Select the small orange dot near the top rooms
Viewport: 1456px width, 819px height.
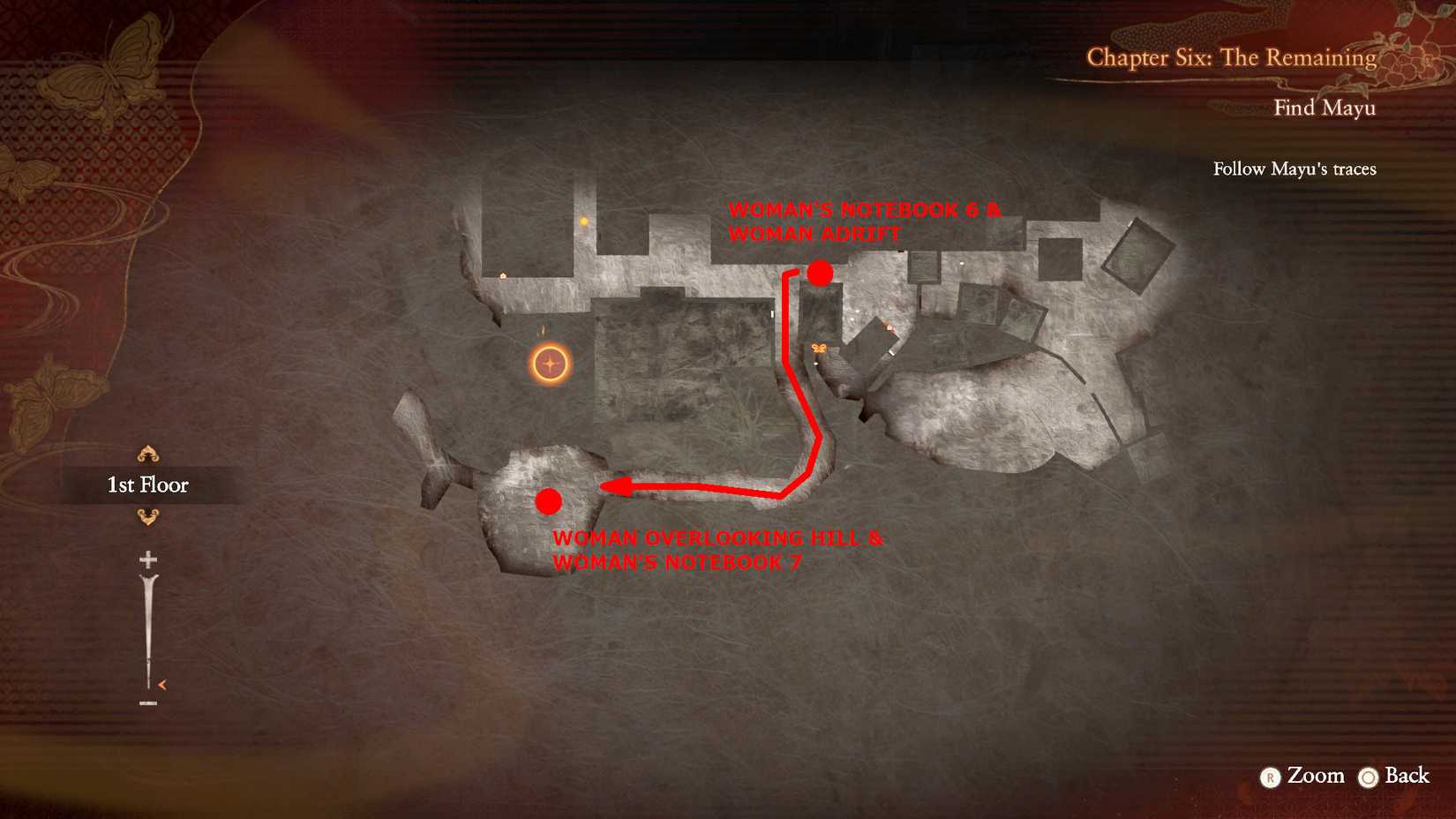coord(584,221)
